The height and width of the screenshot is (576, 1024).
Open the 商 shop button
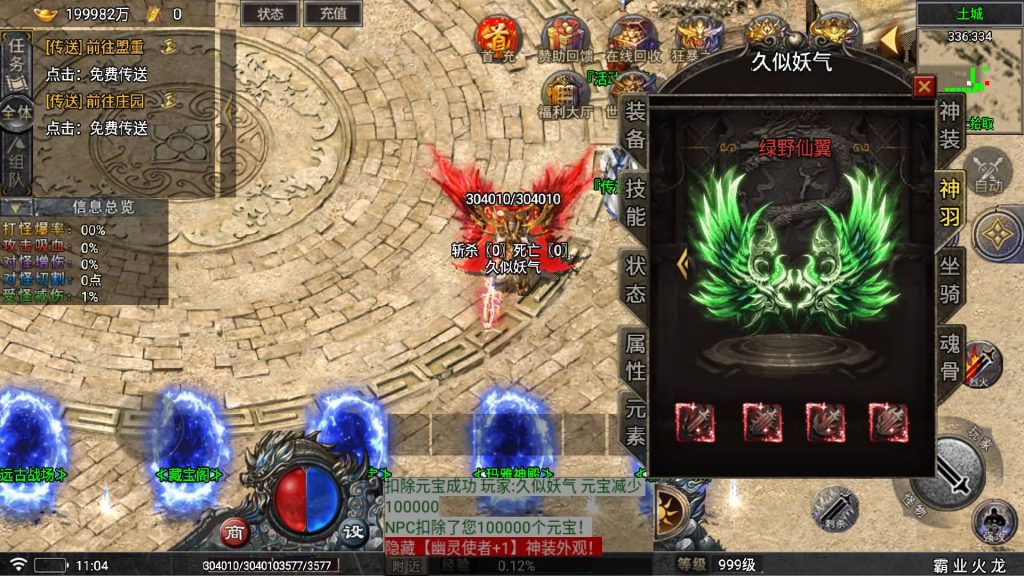tap(234, 531)
